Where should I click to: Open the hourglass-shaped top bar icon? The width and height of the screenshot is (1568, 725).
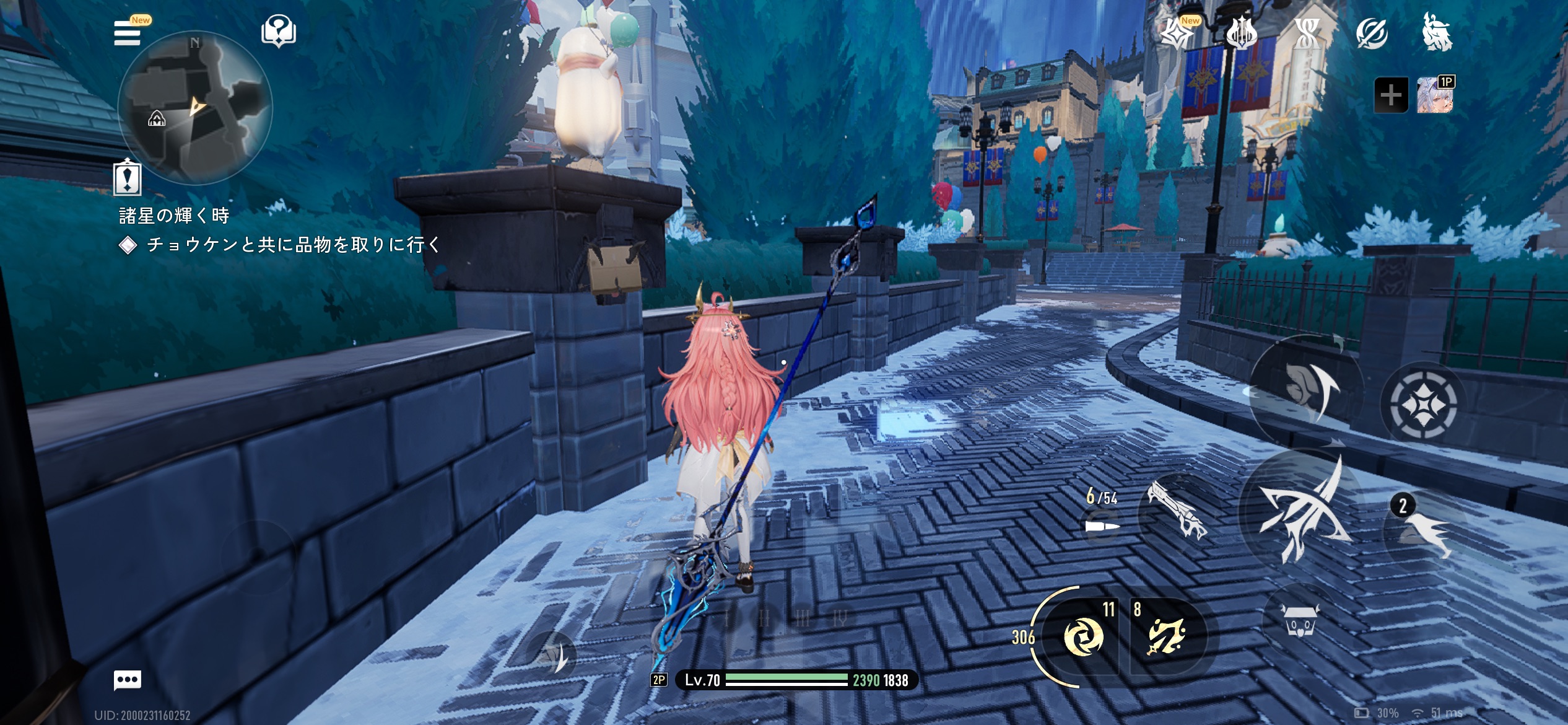1307,33
